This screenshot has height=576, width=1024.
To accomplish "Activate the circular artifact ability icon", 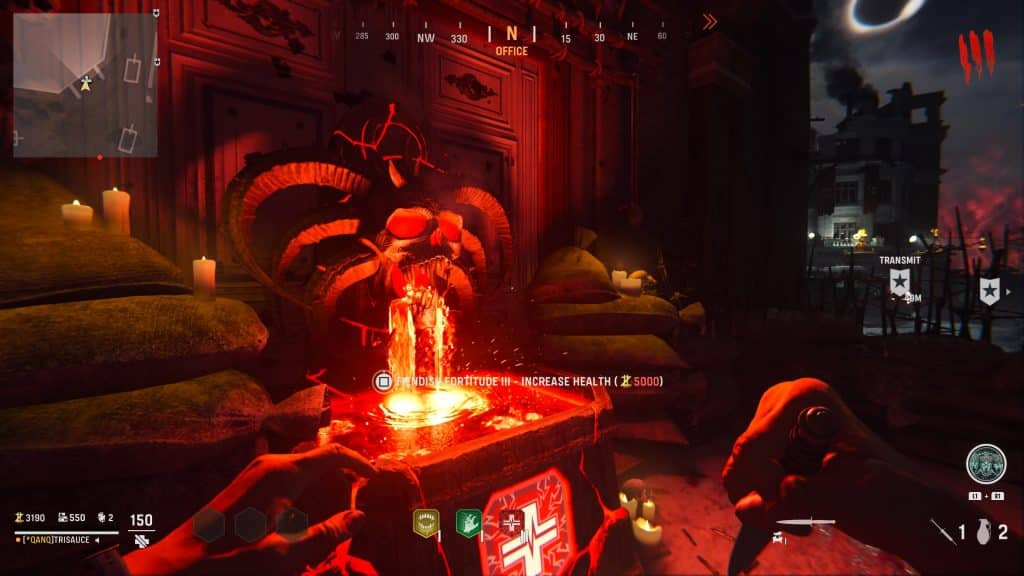I will 986,464.
